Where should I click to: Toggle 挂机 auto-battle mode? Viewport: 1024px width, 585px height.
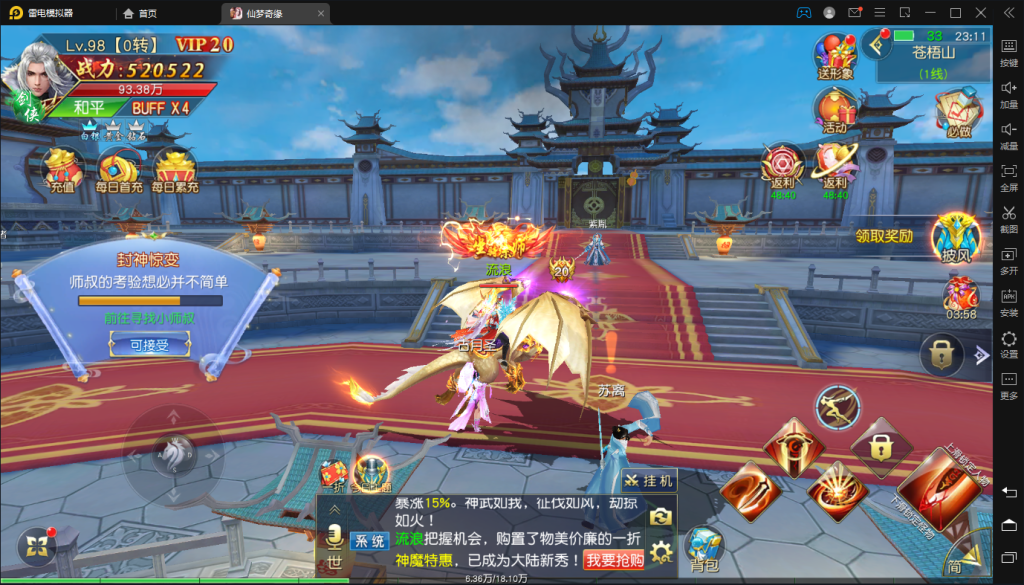[650, 481]
